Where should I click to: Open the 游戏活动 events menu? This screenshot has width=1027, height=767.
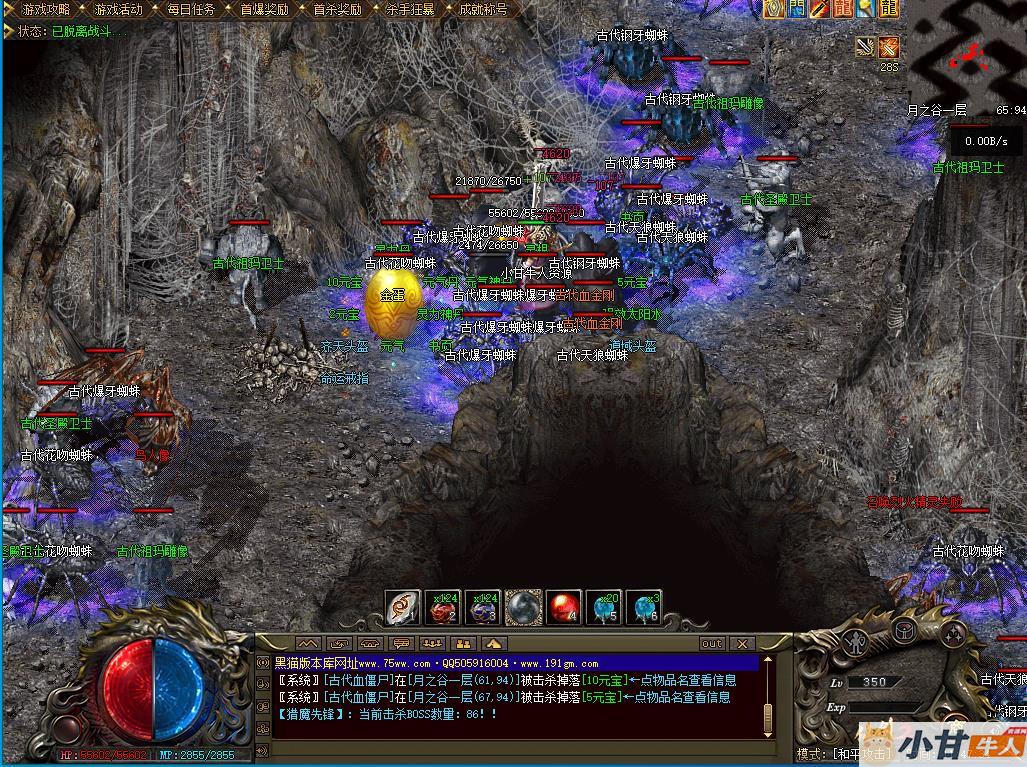pyautogui.click(x=118, y=9)
